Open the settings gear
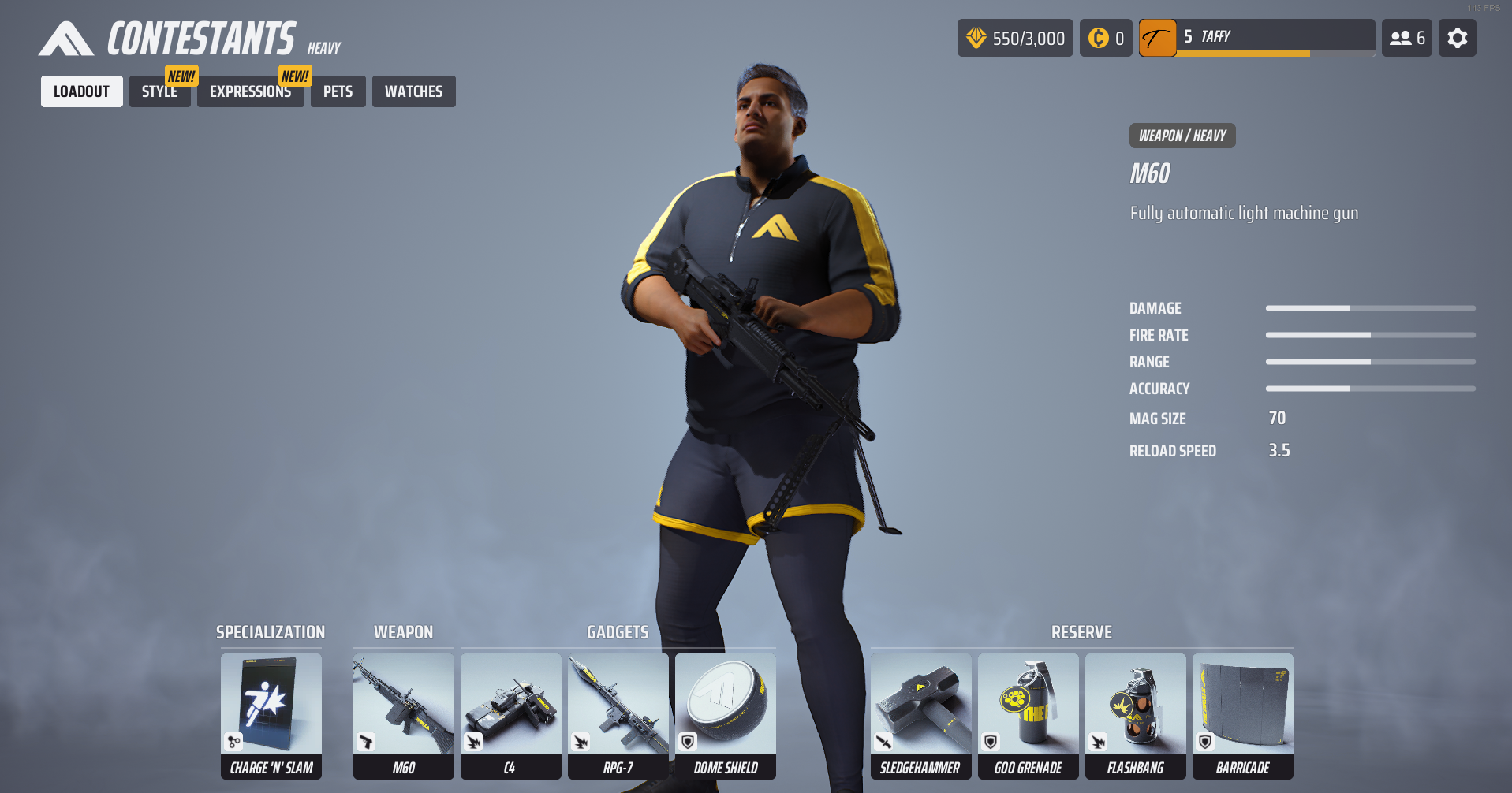 pyautogui.click(x=1457, y=37)
